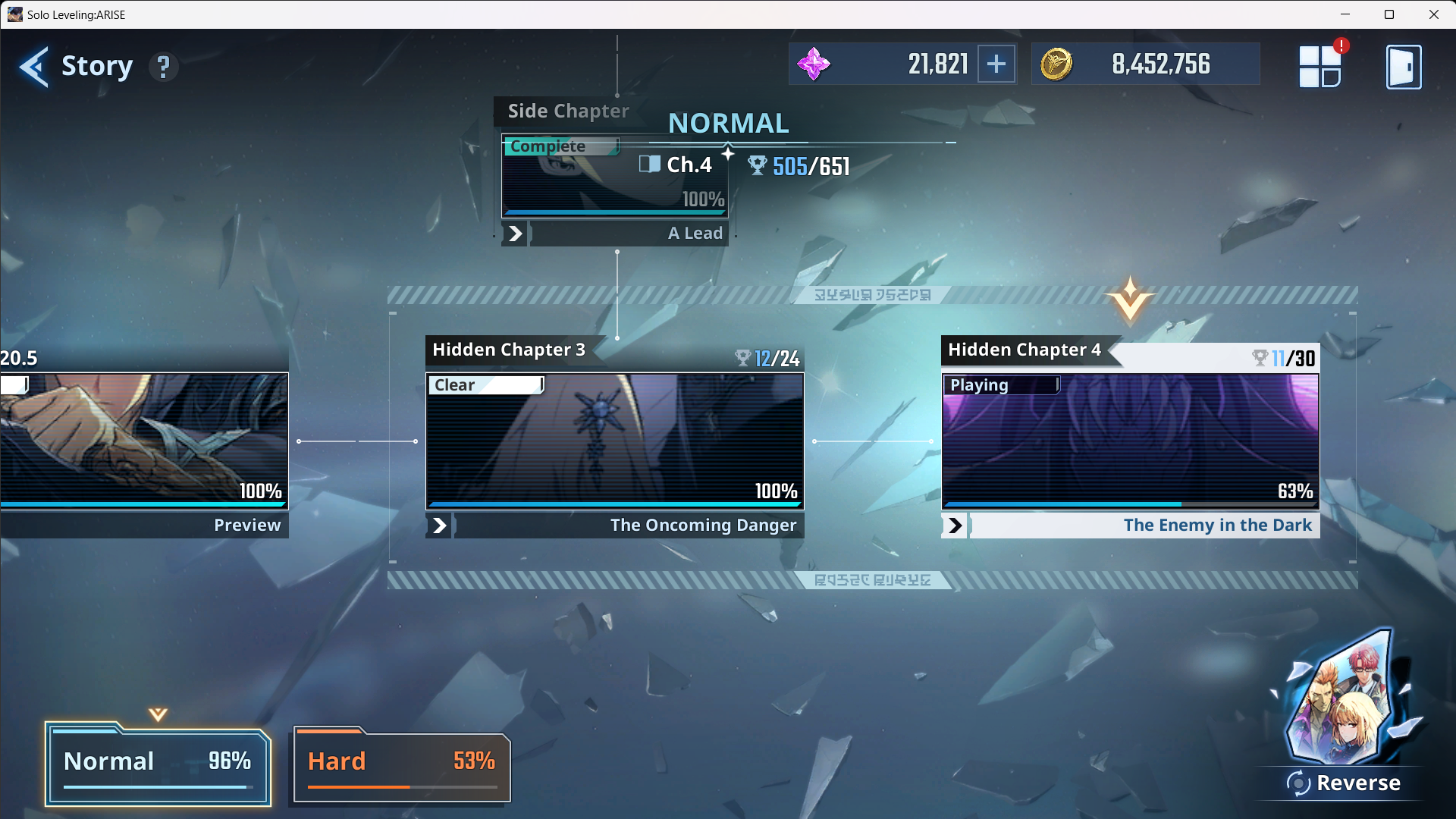The width and height of the screenshot is (1456, 819).
Task: Click the arrow beside A Lead
Action: click(x=515, y=234)
